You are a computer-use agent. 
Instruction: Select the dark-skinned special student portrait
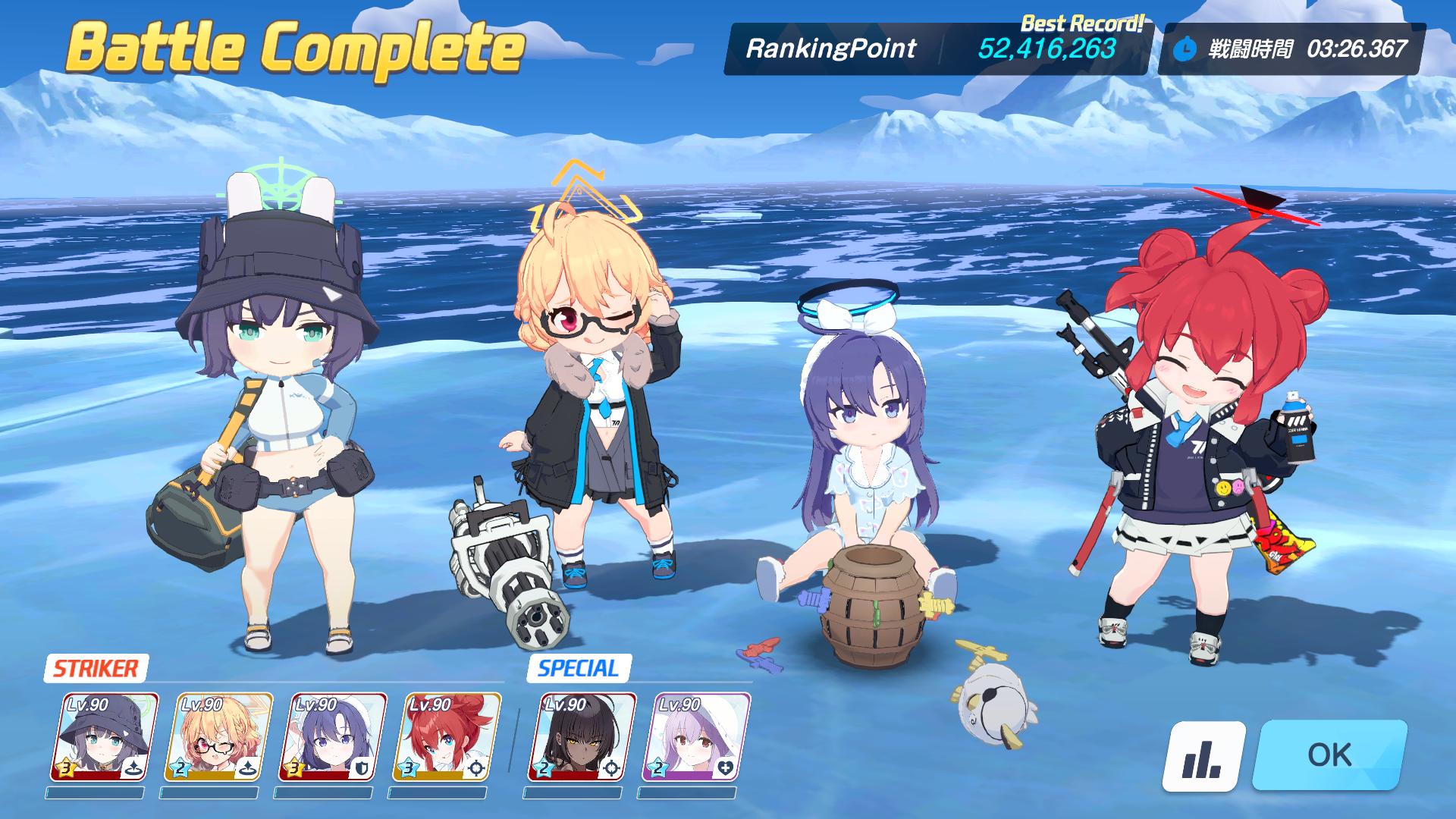[x=582, y=737]
